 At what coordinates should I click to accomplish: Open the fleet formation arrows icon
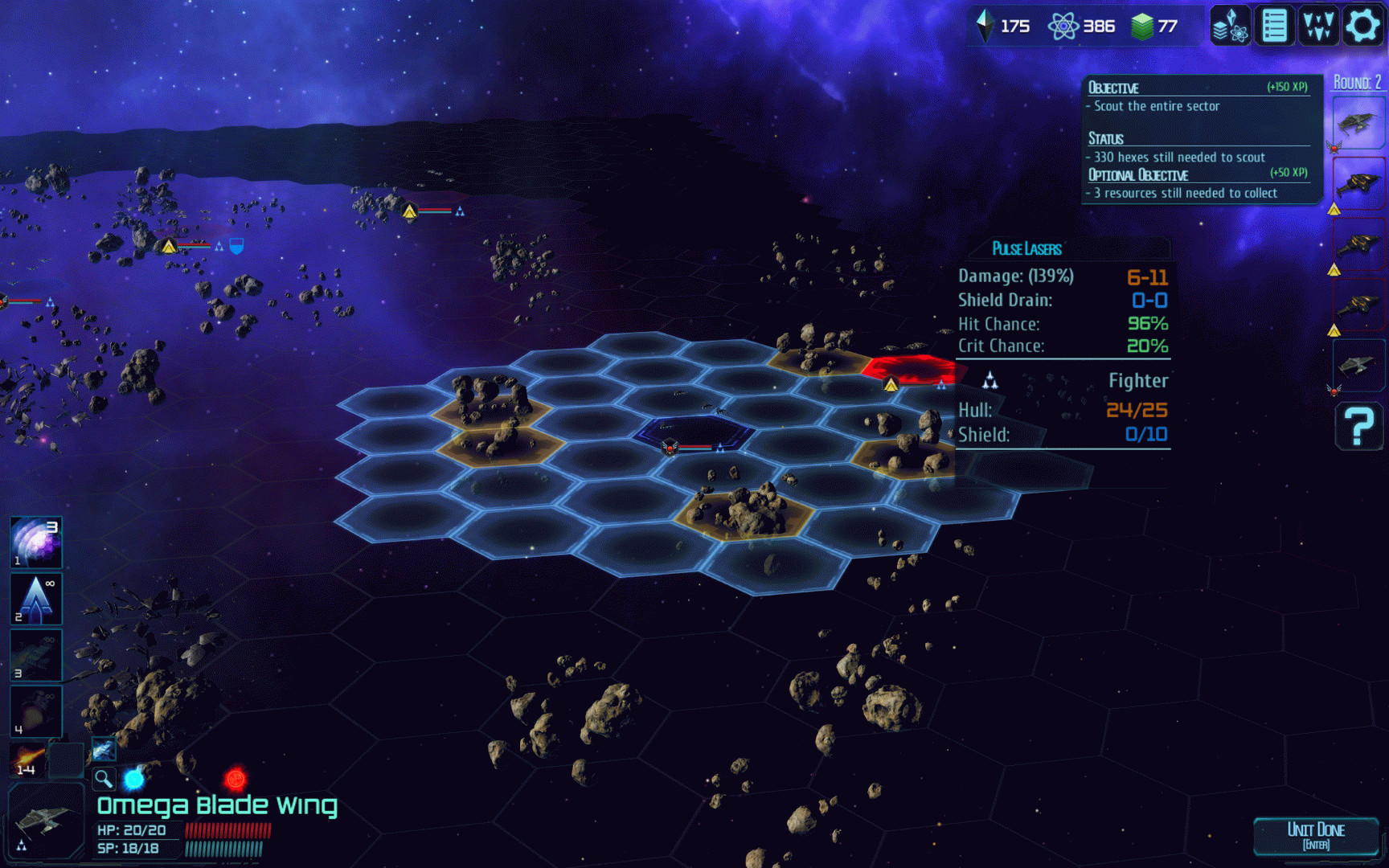1318,26
